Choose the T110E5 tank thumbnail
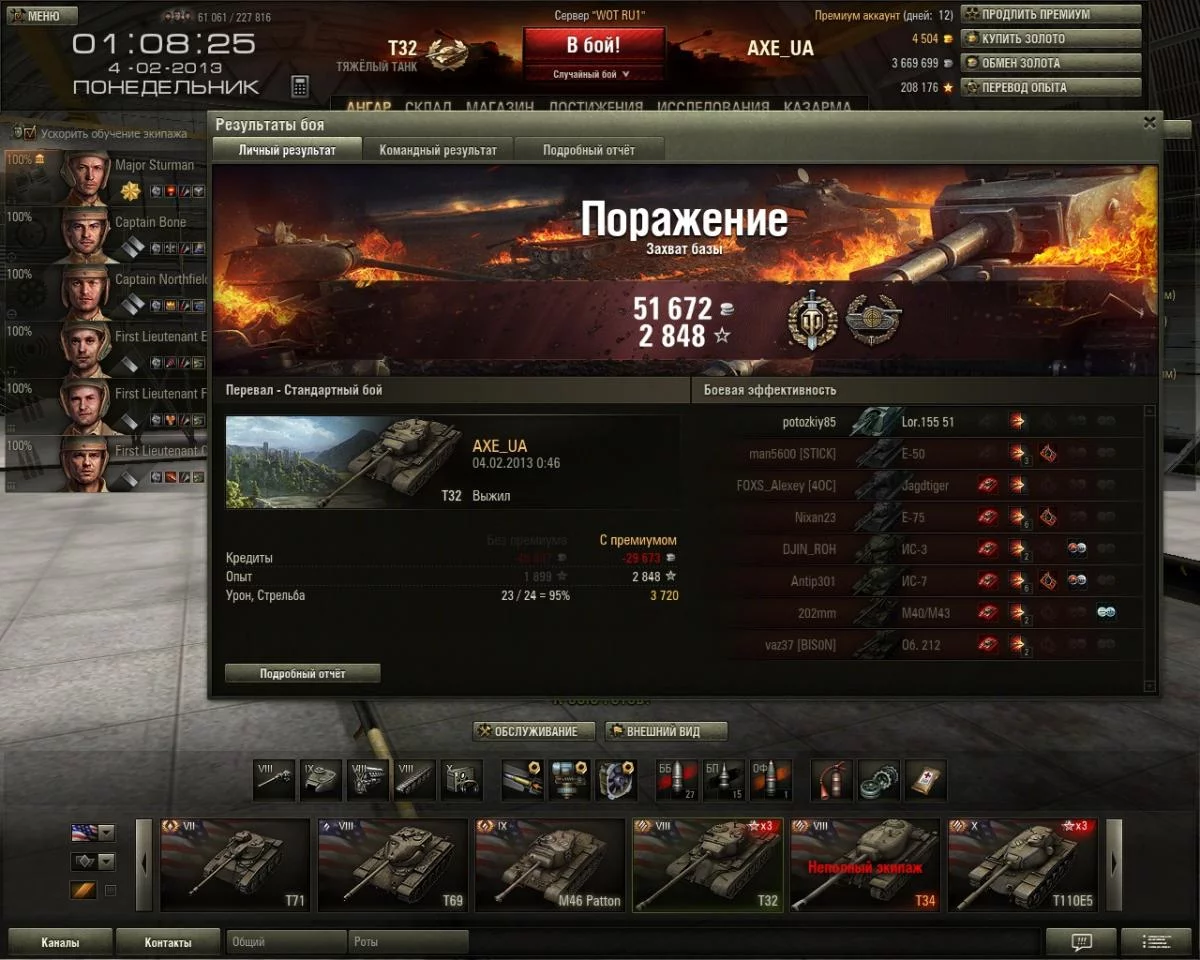This screenshot has height=960, width=1200. [x=1021, y=865]
